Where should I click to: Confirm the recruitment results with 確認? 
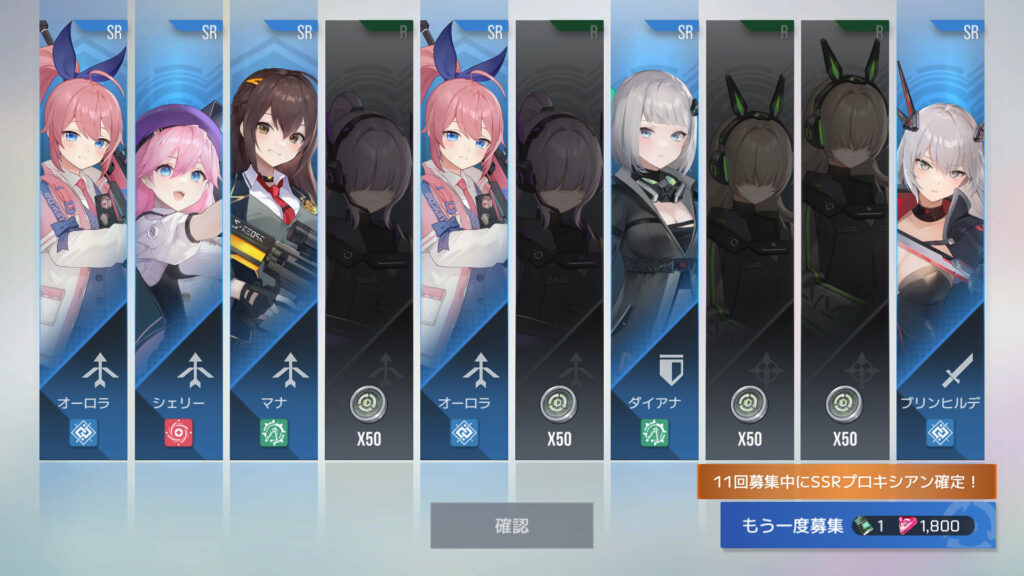coord(511,525)
